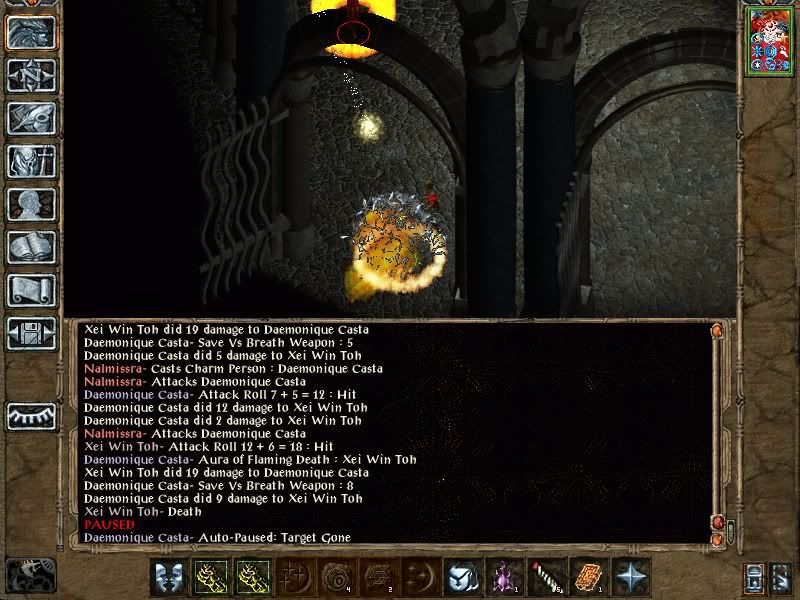Click the closed-eye rest button
Viewport: 800px width, 600px height.
pos(28,414)
